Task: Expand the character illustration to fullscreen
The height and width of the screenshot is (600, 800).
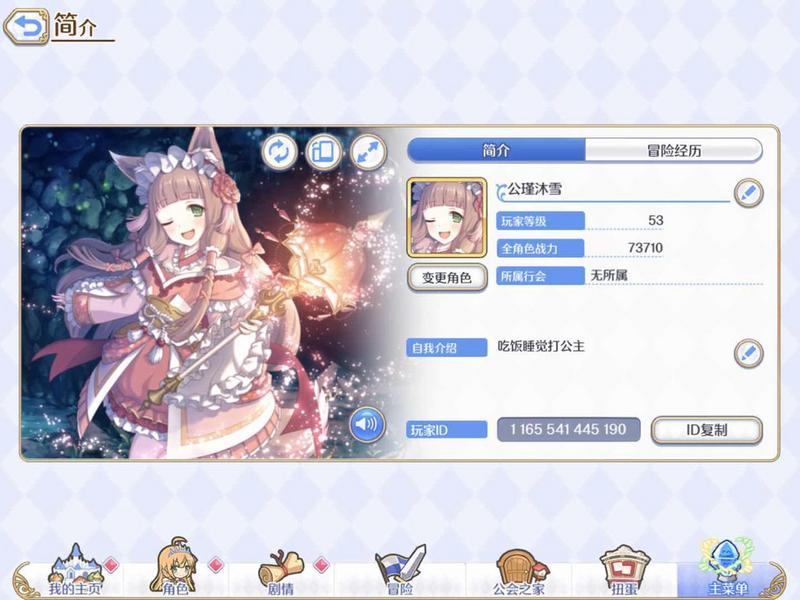Action: point(367,151)
